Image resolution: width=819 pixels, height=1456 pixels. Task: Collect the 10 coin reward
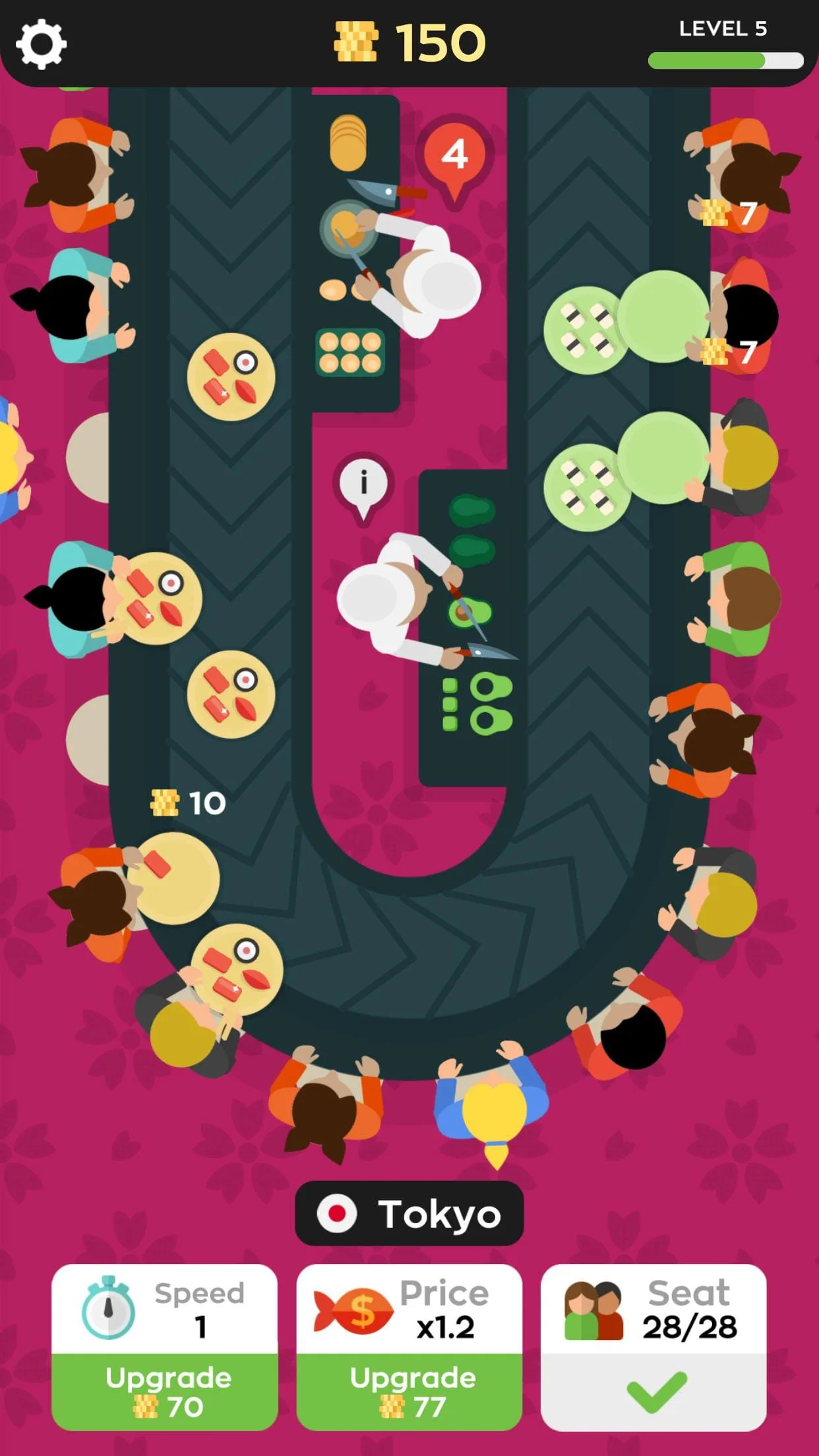189,803
